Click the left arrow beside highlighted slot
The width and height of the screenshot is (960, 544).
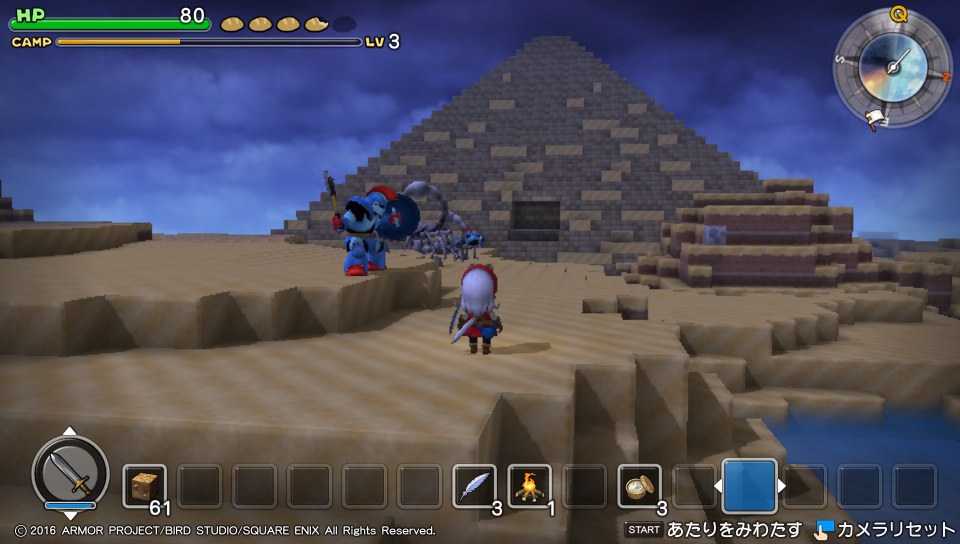716,487
